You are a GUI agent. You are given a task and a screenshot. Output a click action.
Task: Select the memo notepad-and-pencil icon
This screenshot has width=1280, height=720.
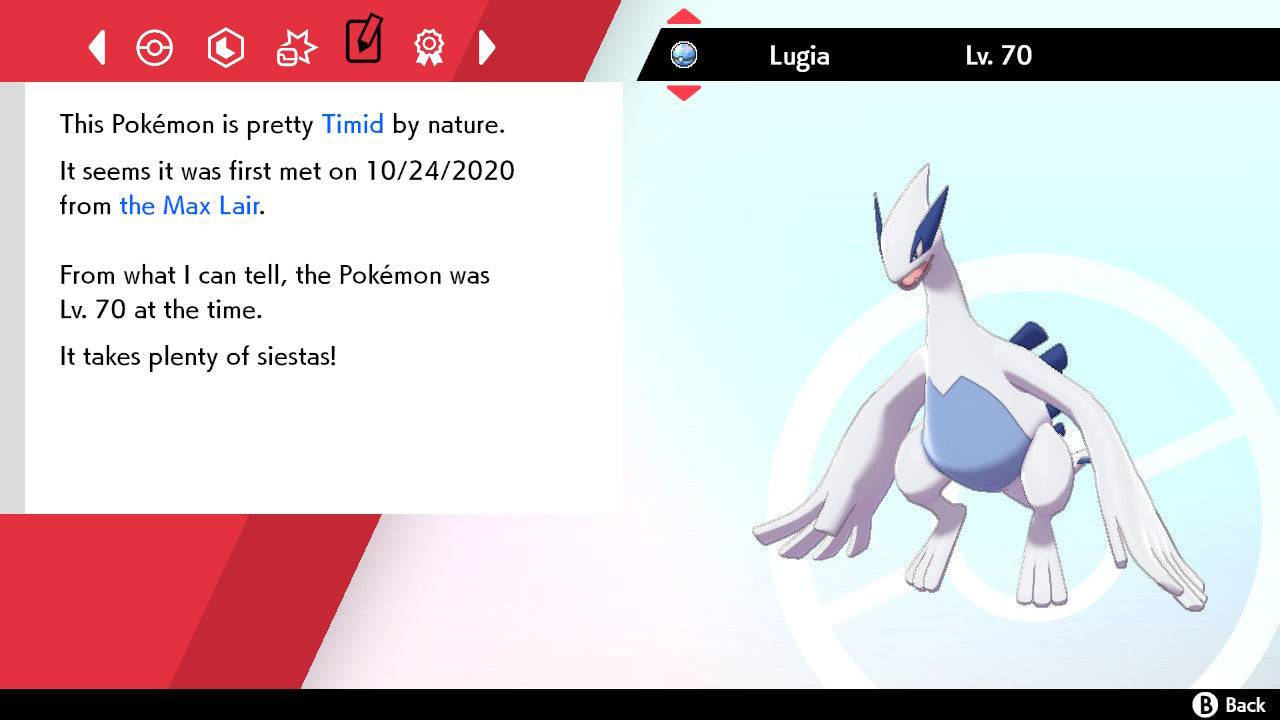363,43
